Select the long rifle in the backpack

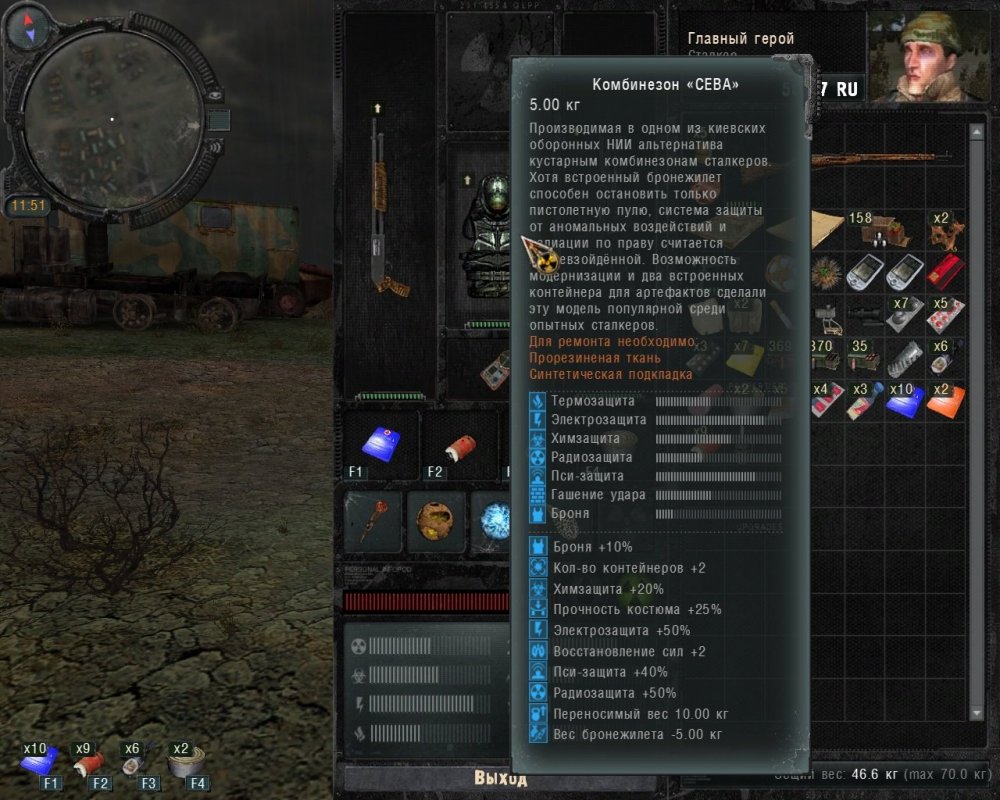[x=880, y=161]
